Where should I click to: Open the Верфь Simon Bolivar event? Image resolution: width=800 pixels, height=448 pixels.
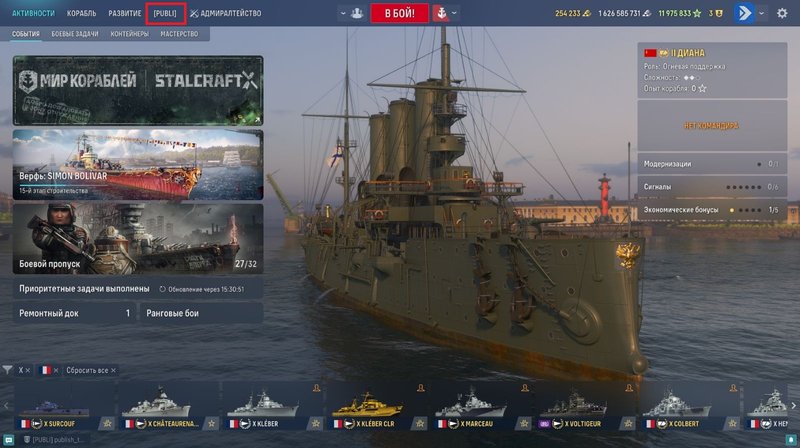coord(138,163)
